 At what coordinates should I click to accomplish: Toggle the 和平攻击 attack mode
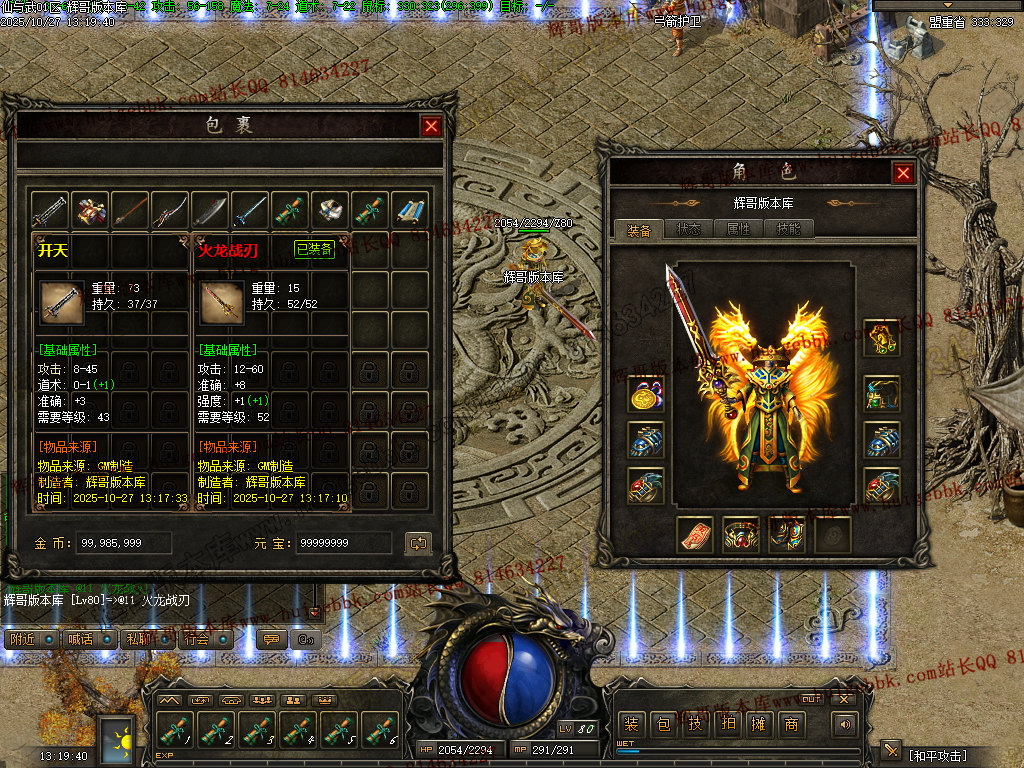click(938, 753)
